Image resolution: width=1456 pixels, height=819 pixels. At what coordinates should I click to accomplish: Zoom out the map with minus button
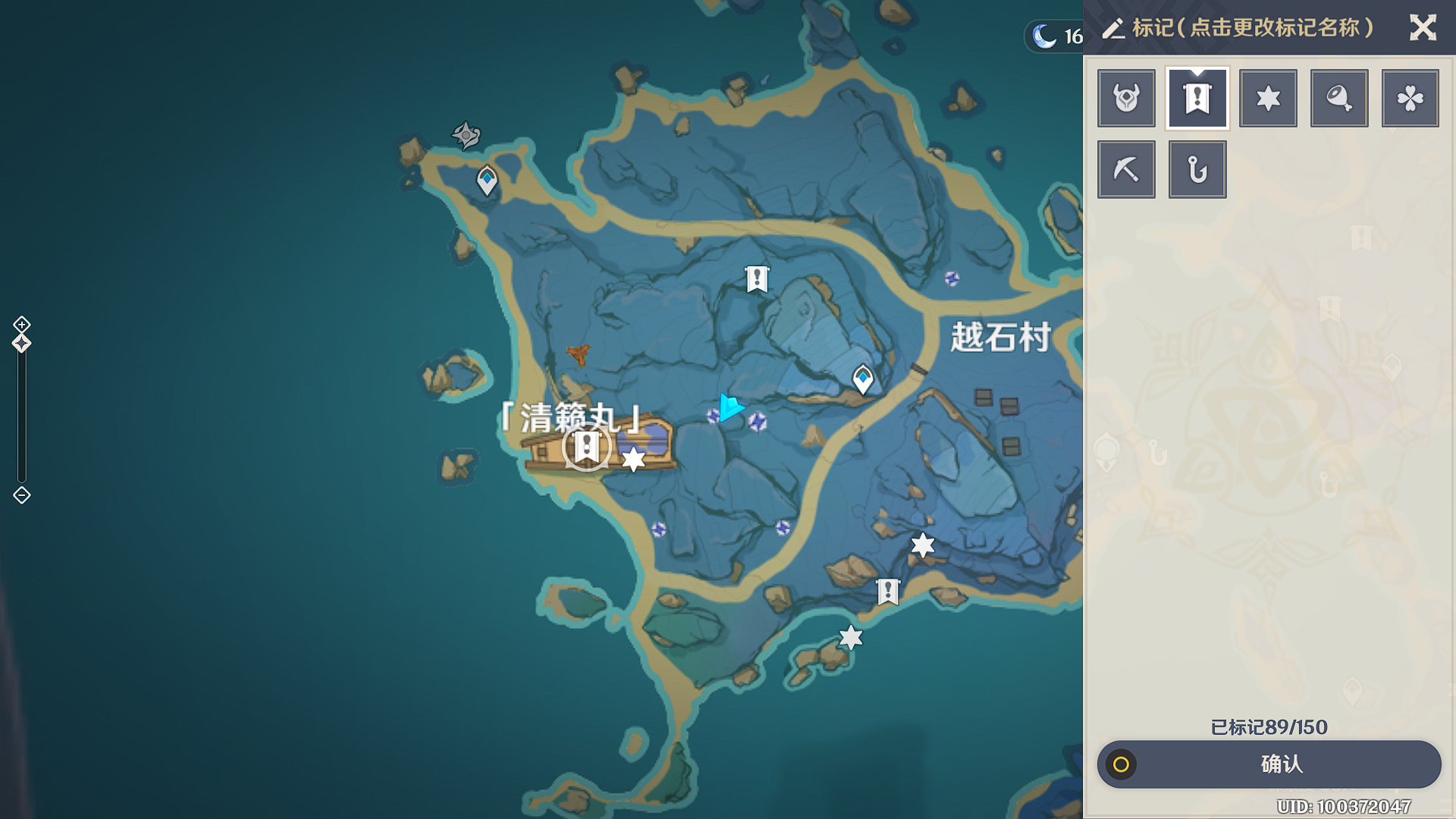[22, 495]
